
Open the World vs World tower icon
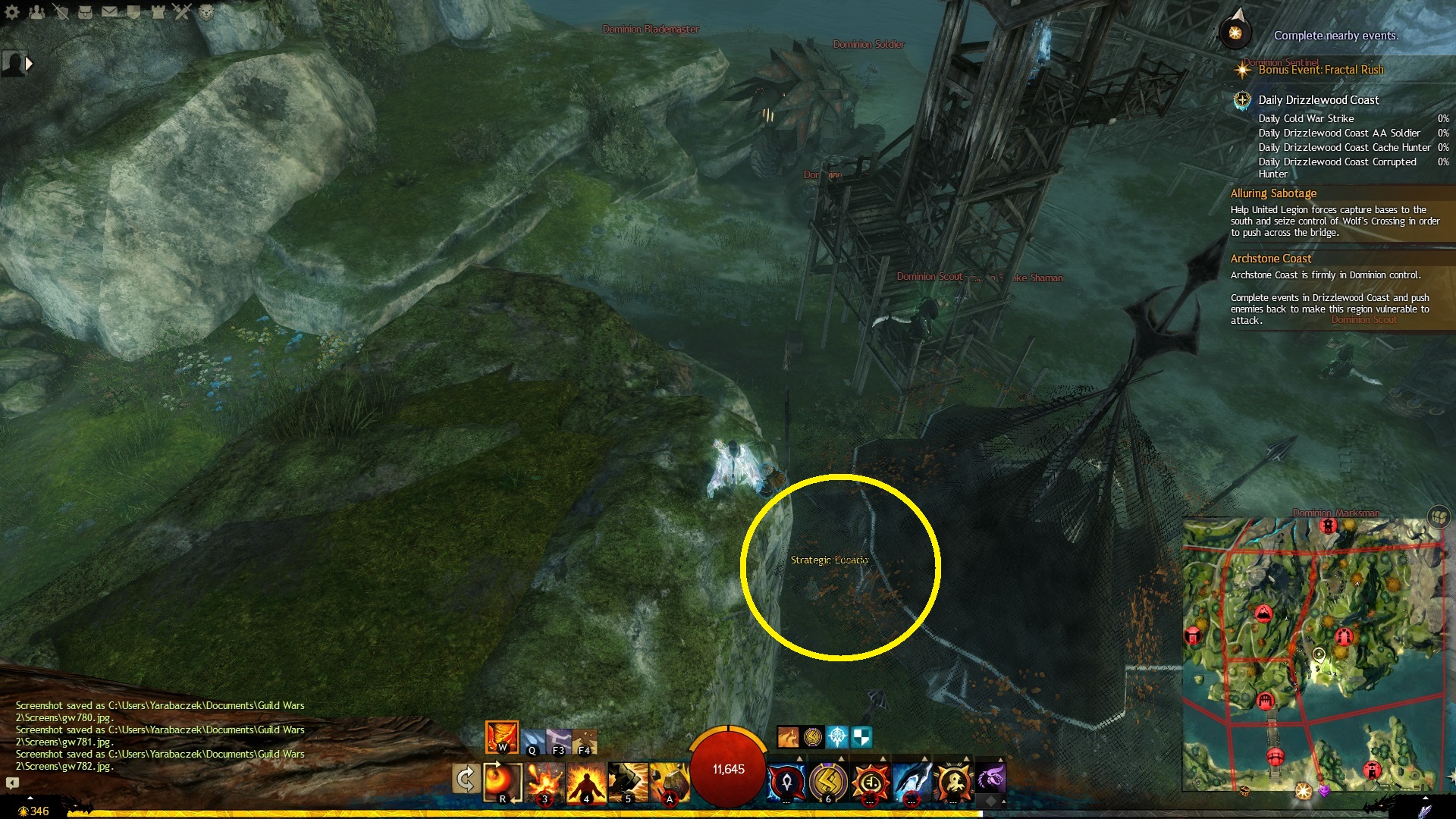coord(158,12)
